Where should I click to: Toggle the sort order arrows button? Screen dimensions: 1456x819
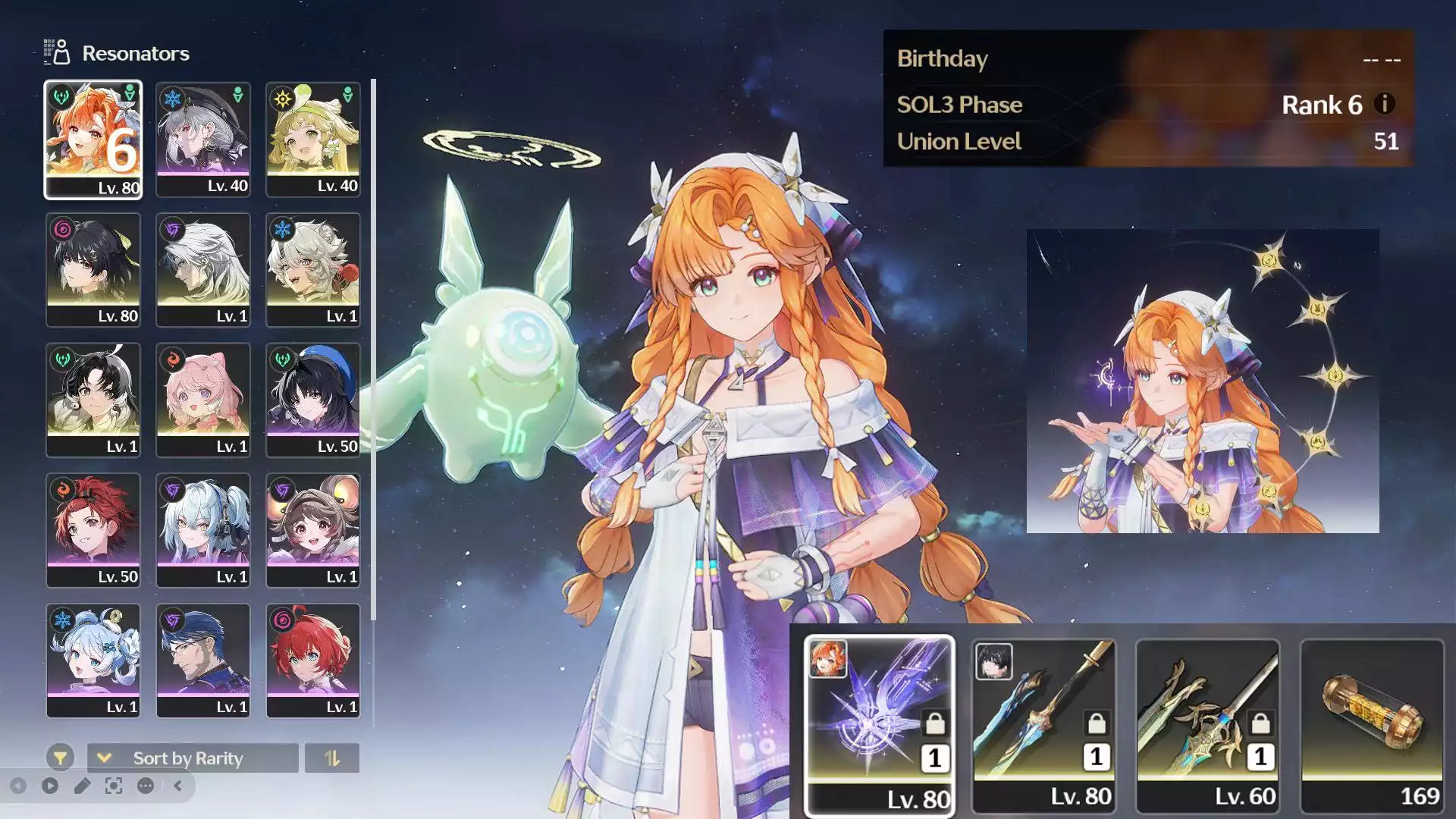pos(332,758)
